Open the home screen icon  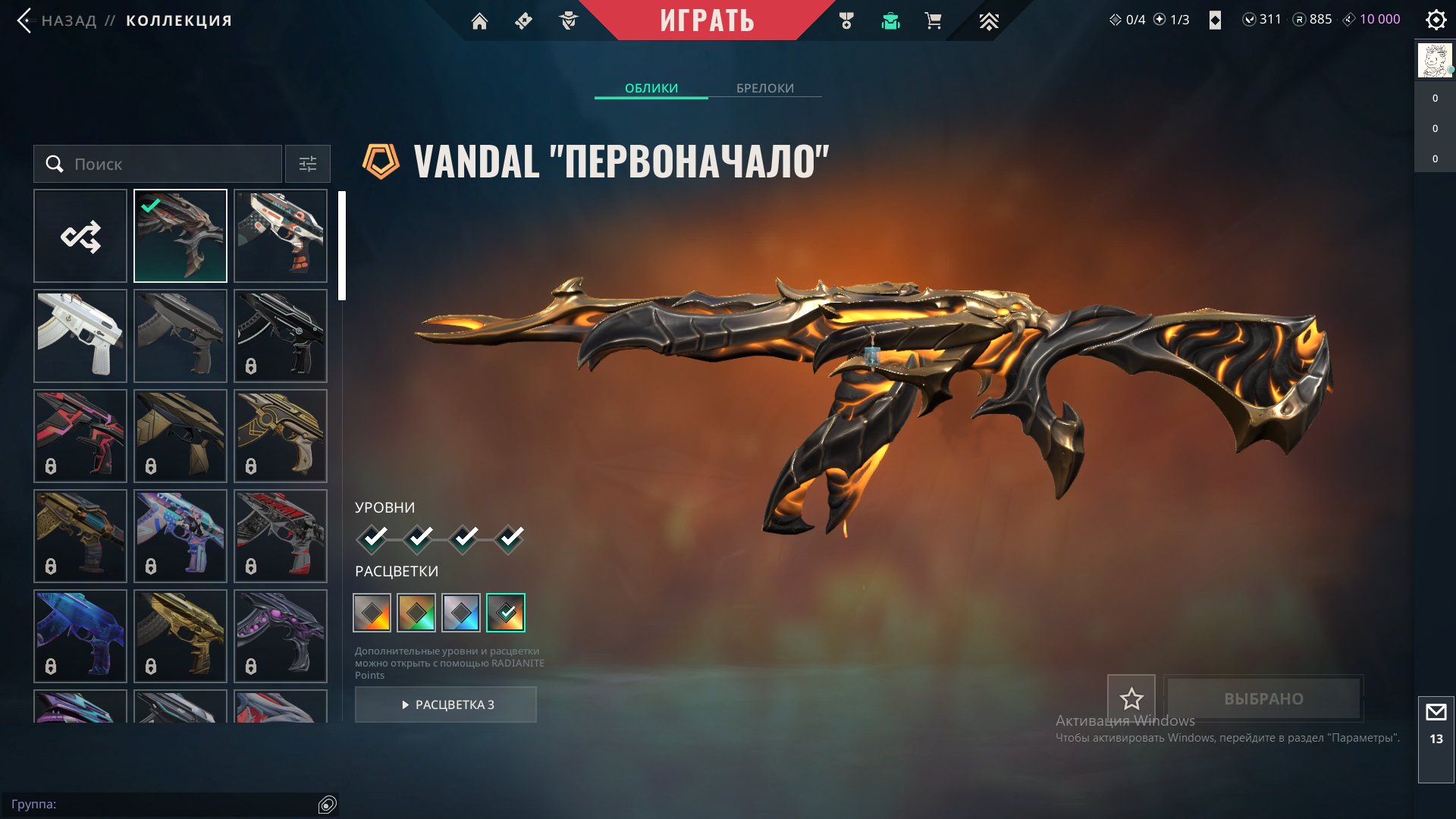pos(479,21)
